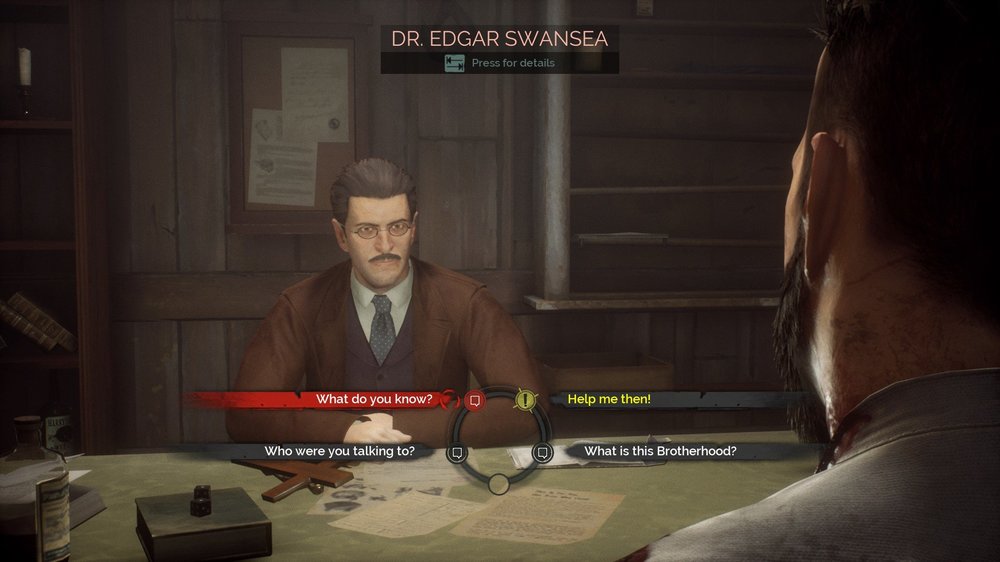Select "What is this Brotherhood?" dialogue option
This screenshot has height=562, width=1000.
[660, 451]
